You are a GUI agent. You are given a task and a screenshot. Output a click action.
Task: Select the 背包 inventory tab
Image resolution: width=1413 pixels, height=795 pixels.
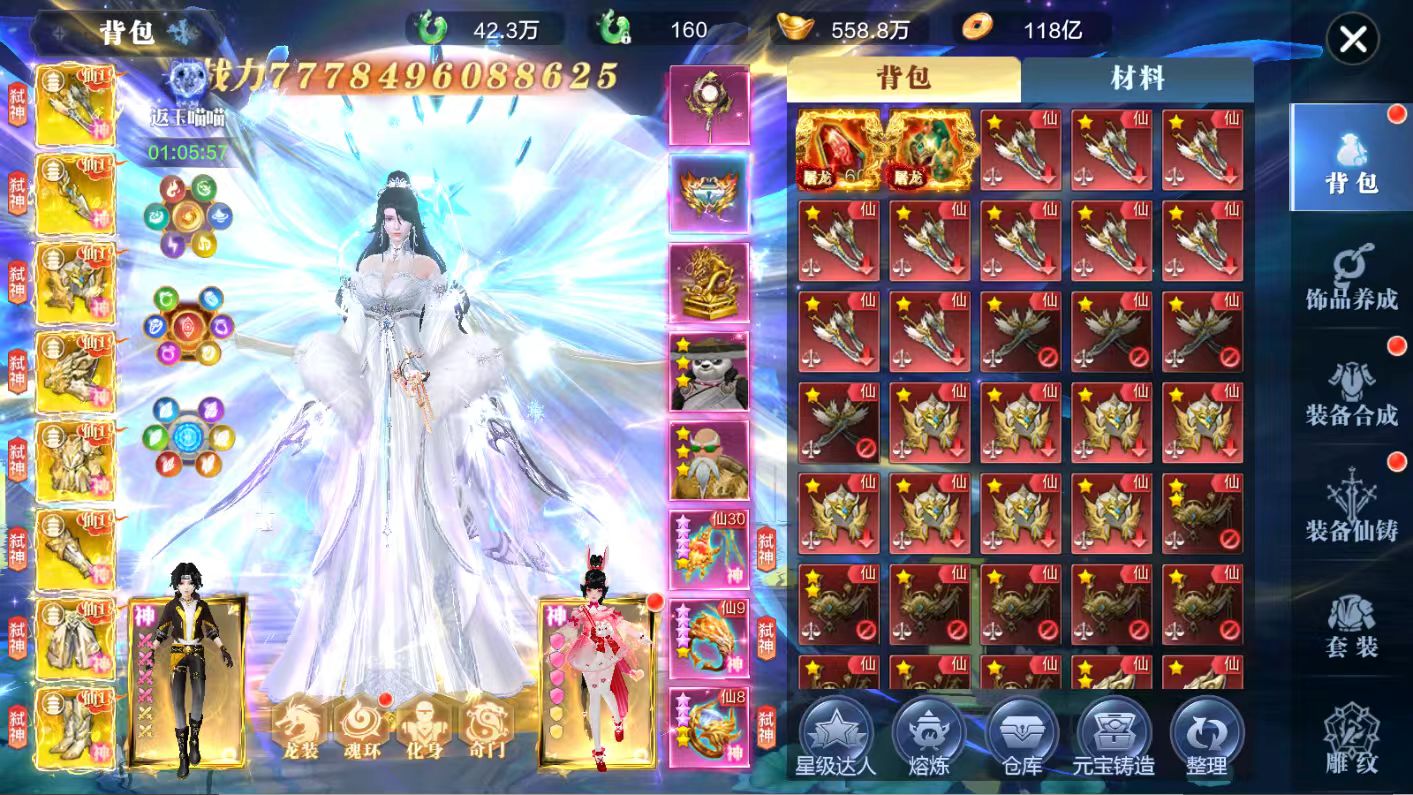pyautogui.click(x=903, y=79)
